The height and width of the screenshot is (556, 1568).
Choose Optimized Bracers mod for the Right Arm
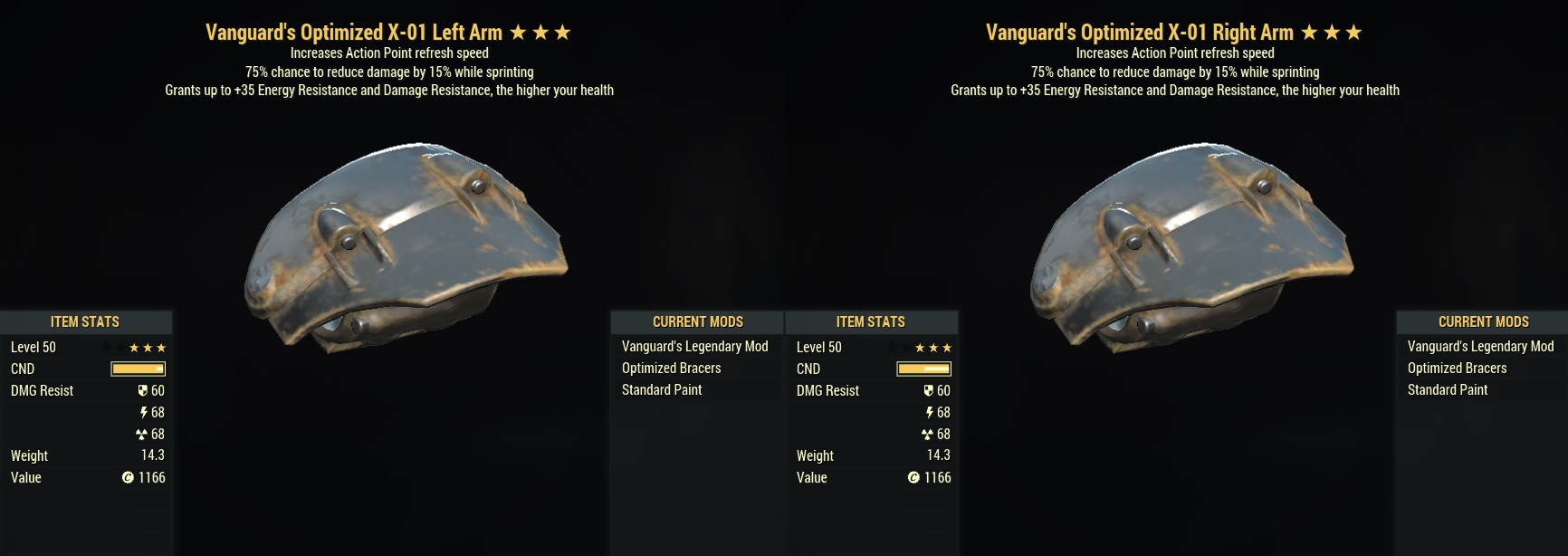[x=1457, y=369]
